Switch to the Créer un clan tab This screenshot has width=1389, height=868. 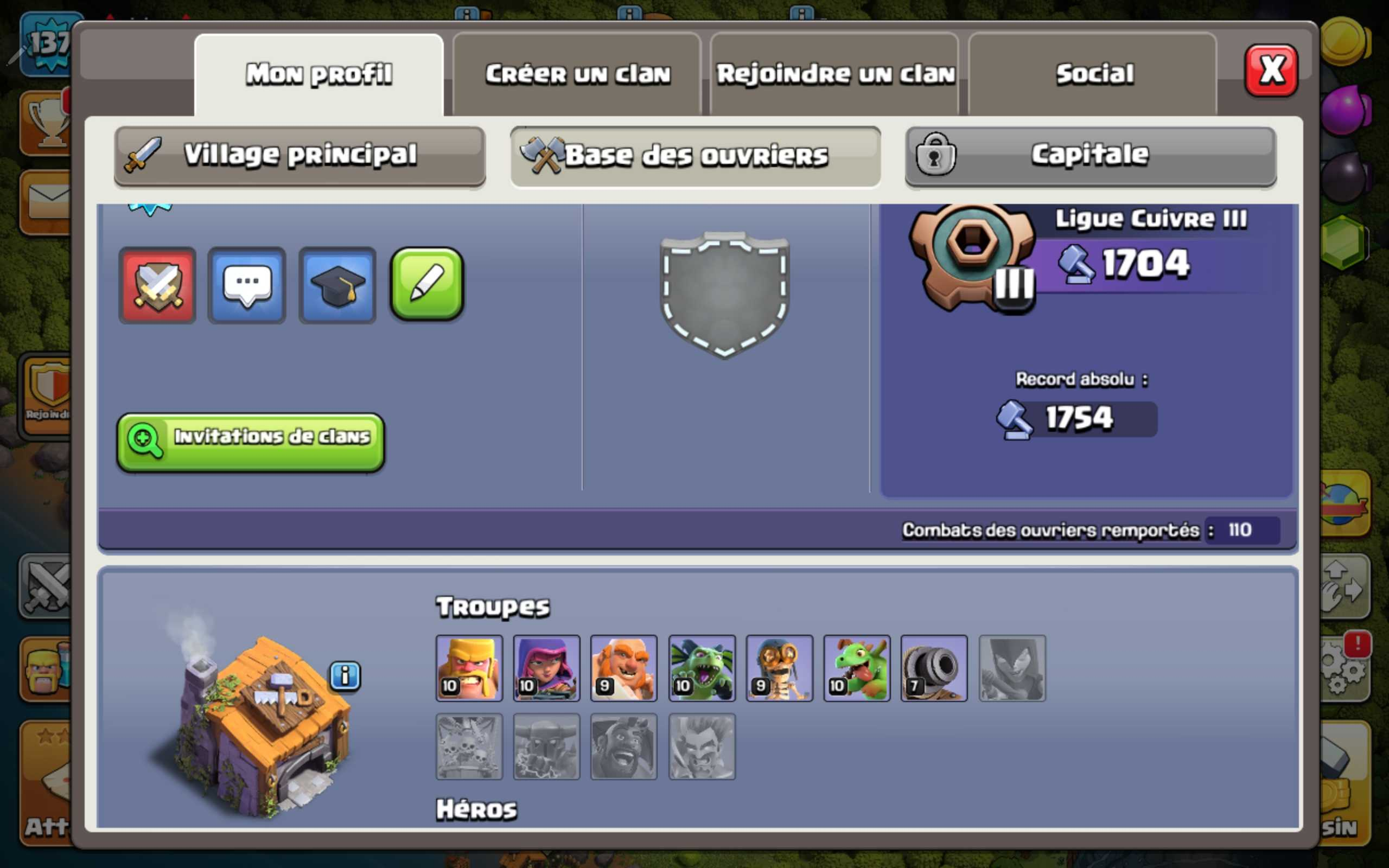(578, 73)
